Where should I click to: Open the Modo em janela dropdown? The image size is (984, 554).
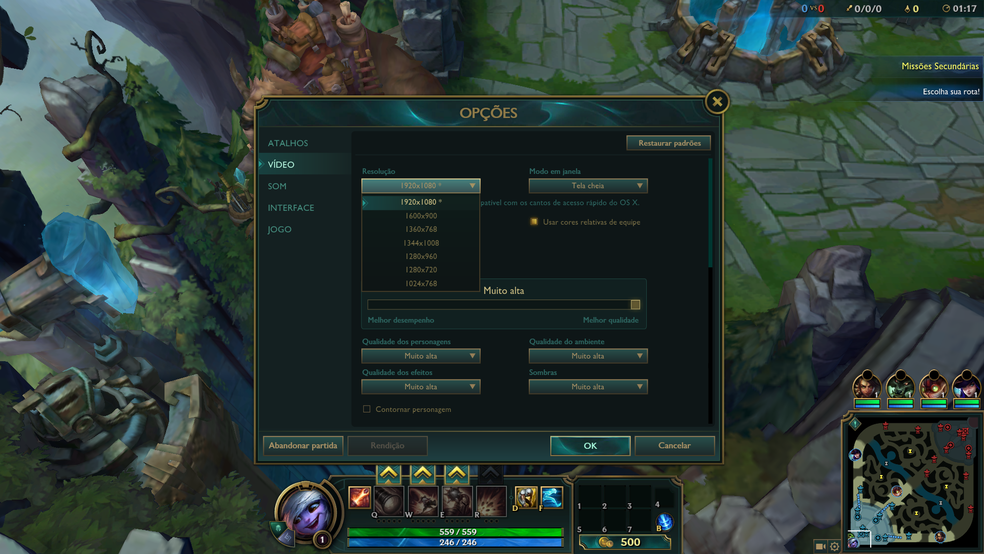tap(588, 186)
